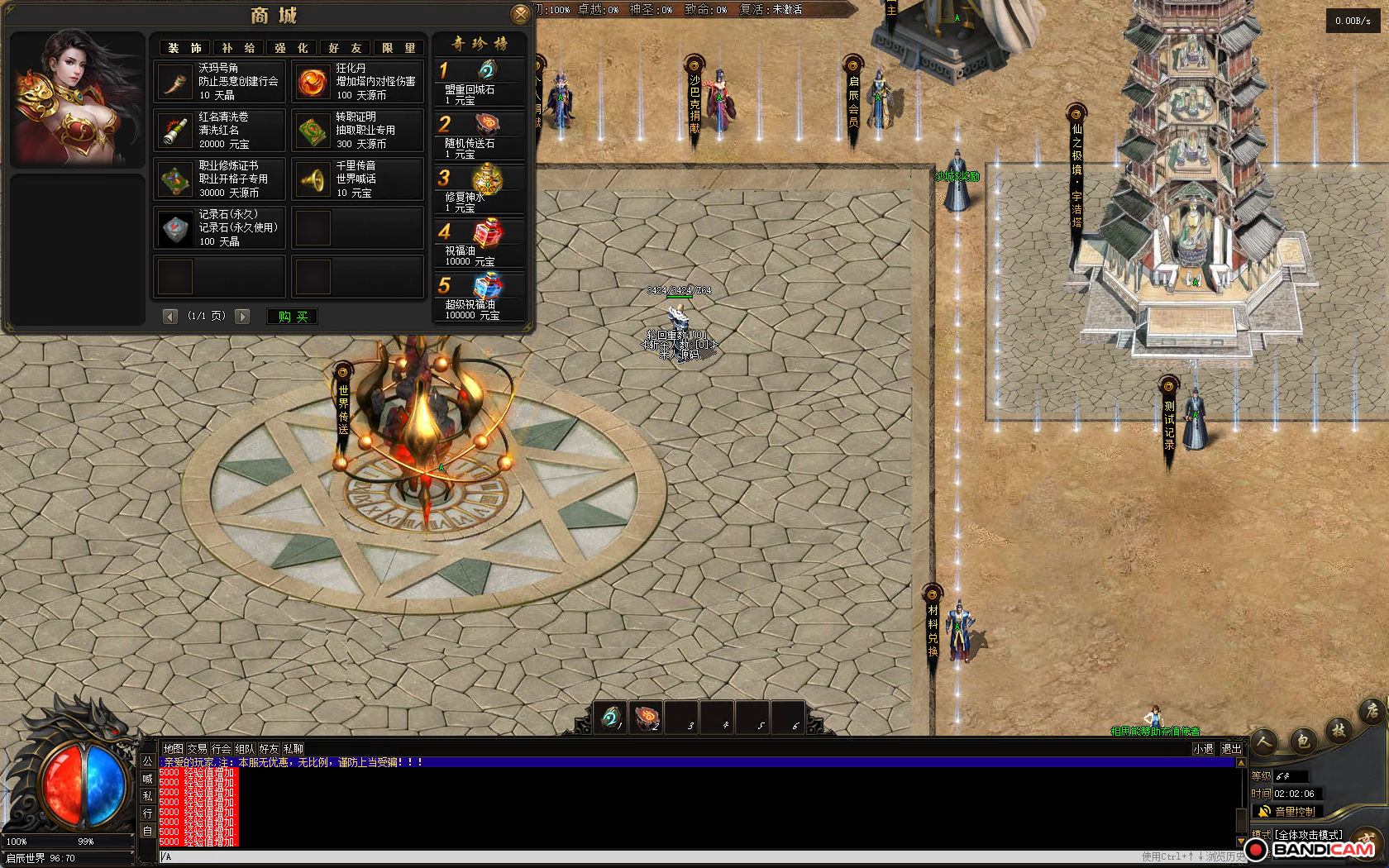Click the 退出 exit button
Viewport: 1389px width, 868px height.
(1231, 749)
